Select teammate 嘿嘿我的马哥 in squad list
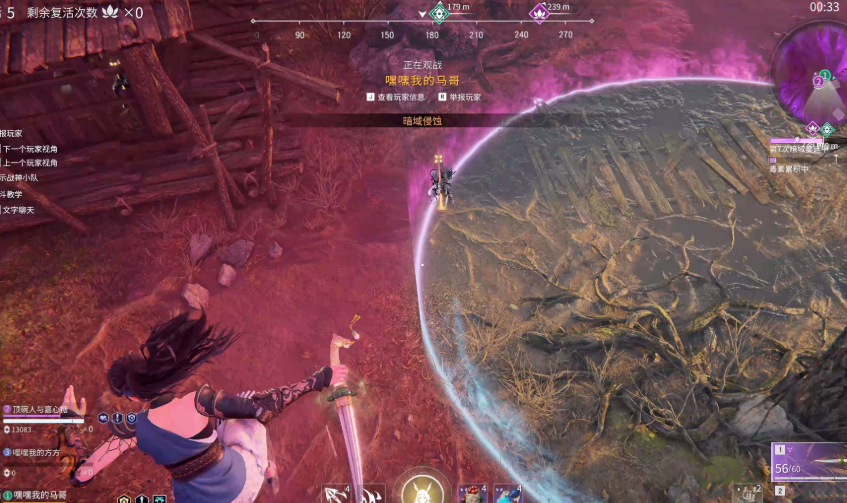Screen dimensions: 847x503 click(x=40, y=495)
